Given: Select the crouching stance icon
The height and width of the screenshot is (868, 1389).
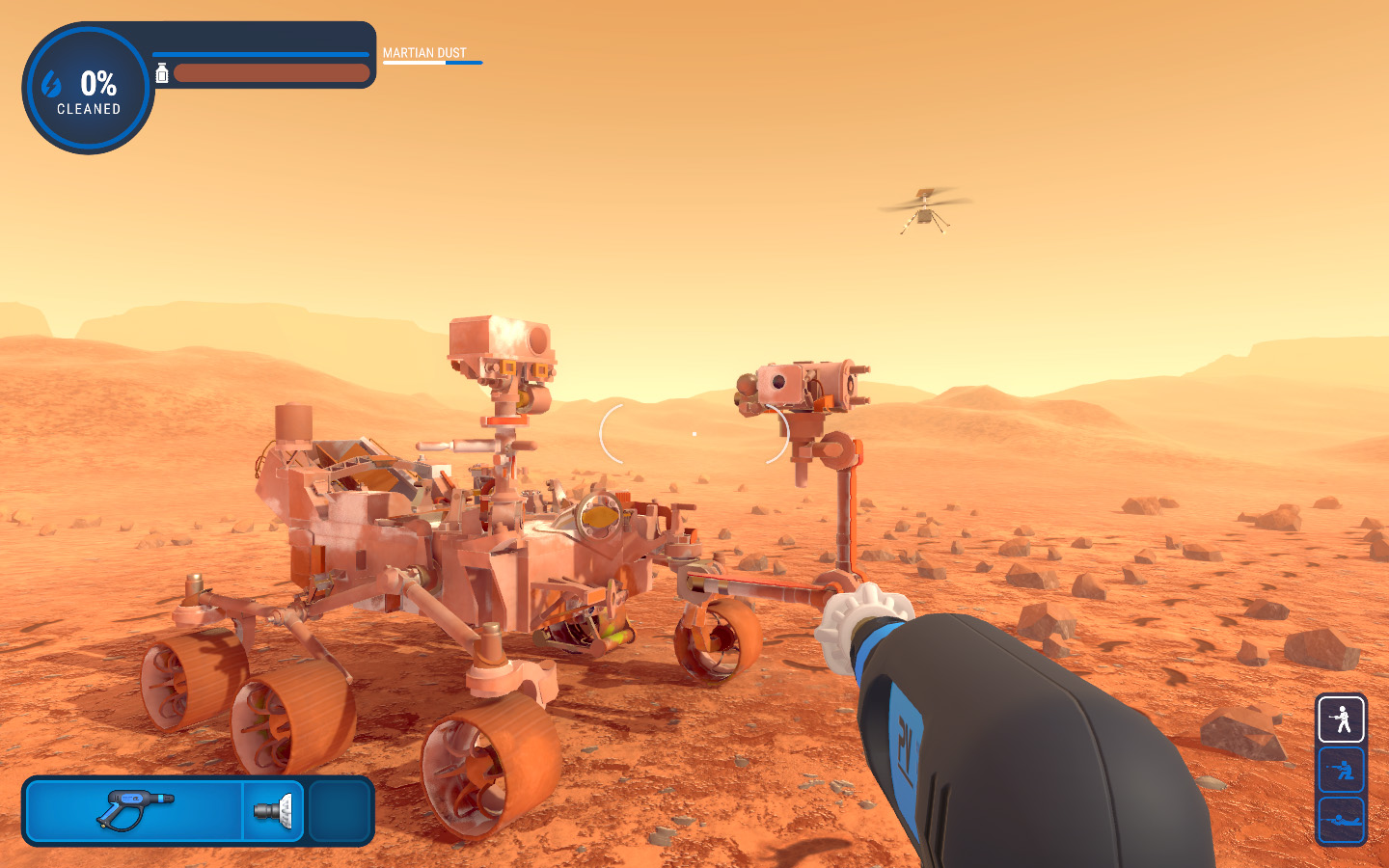Looking at the screenshot, I should click(1341, 770).
